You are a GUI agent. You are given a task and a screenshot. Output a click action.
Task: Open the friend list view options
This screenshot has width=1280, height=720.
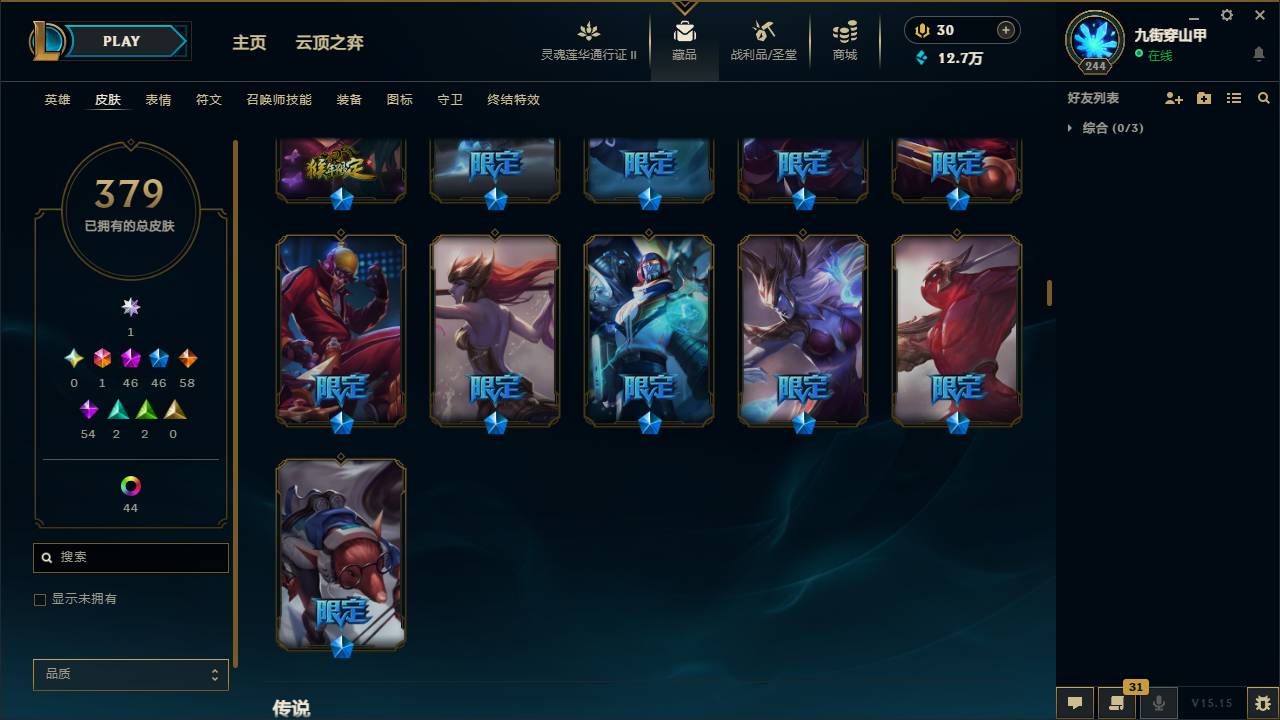click(1234, 97)
